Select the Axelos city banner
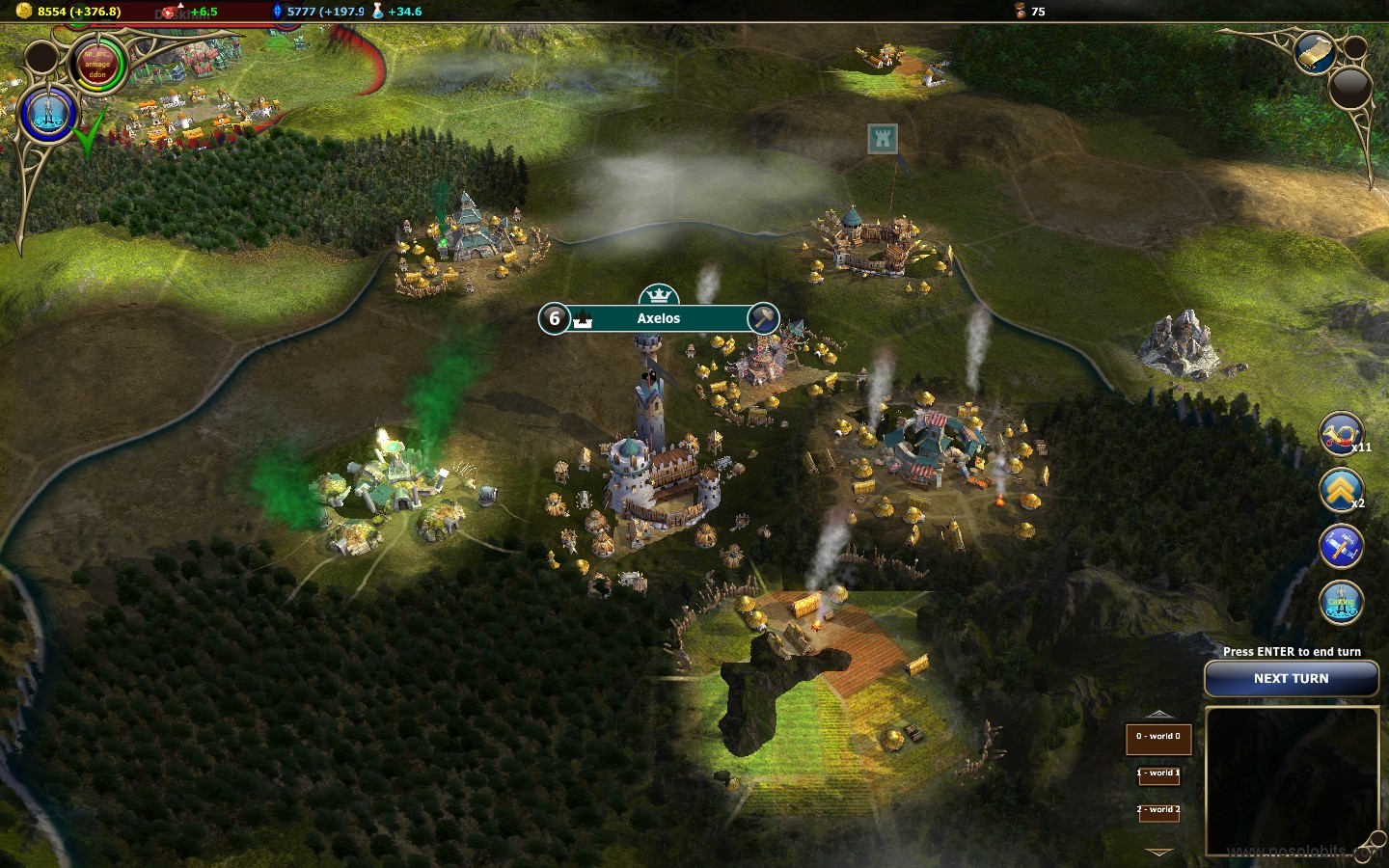 coord(658,318)
